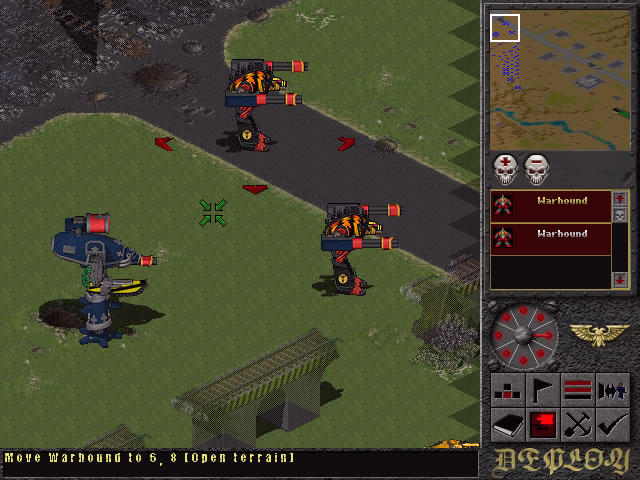Confirm with the checkmark button

(x=611, y=423)
